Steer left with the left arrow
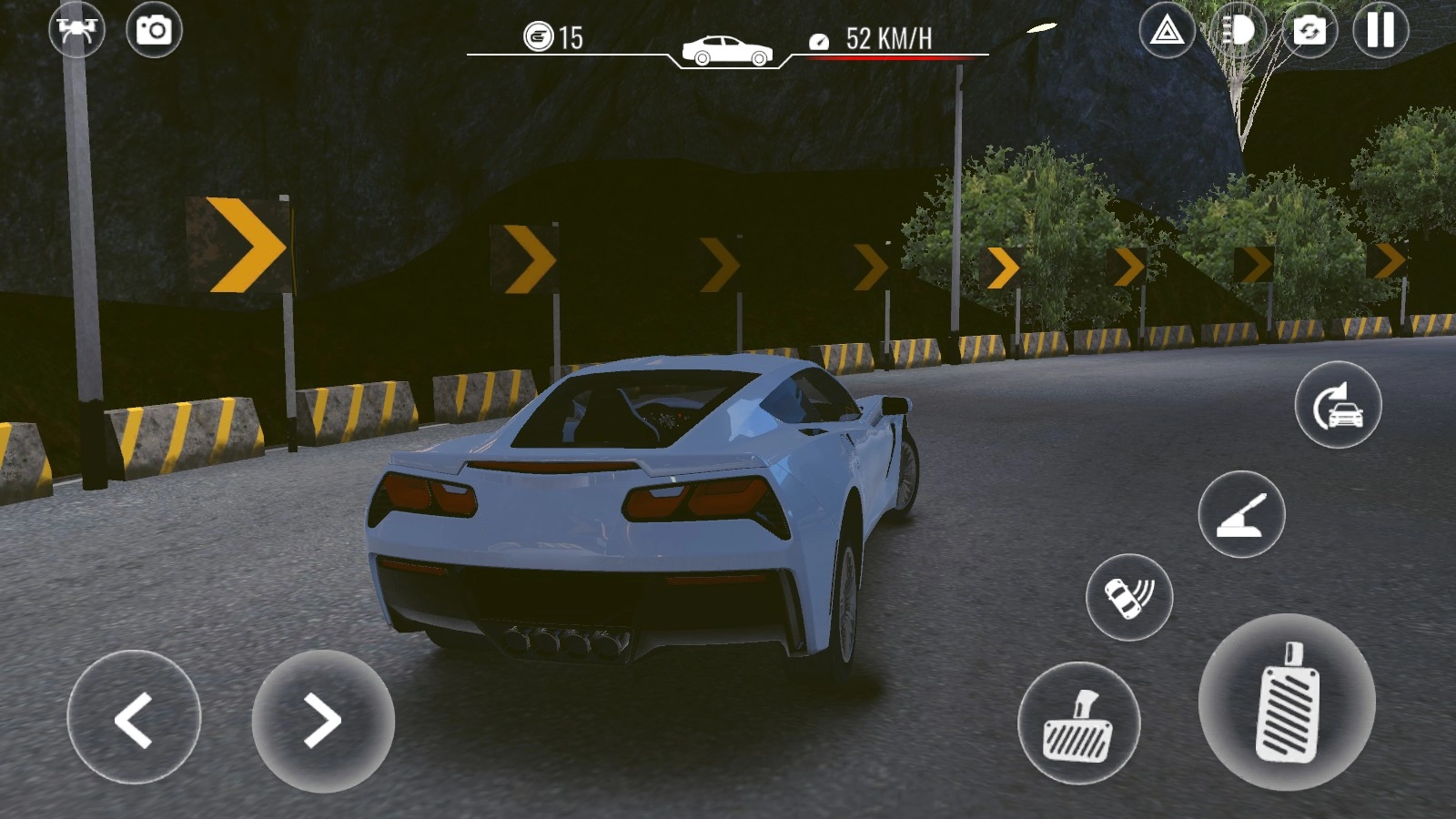 (x=134, y=718)
